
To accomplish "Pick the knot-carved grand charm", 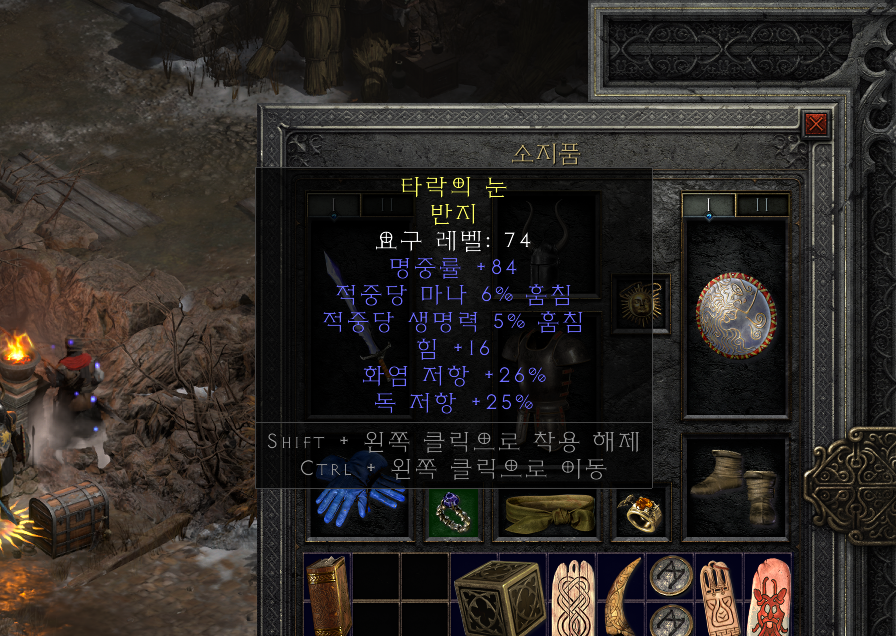I will point(572,597).
